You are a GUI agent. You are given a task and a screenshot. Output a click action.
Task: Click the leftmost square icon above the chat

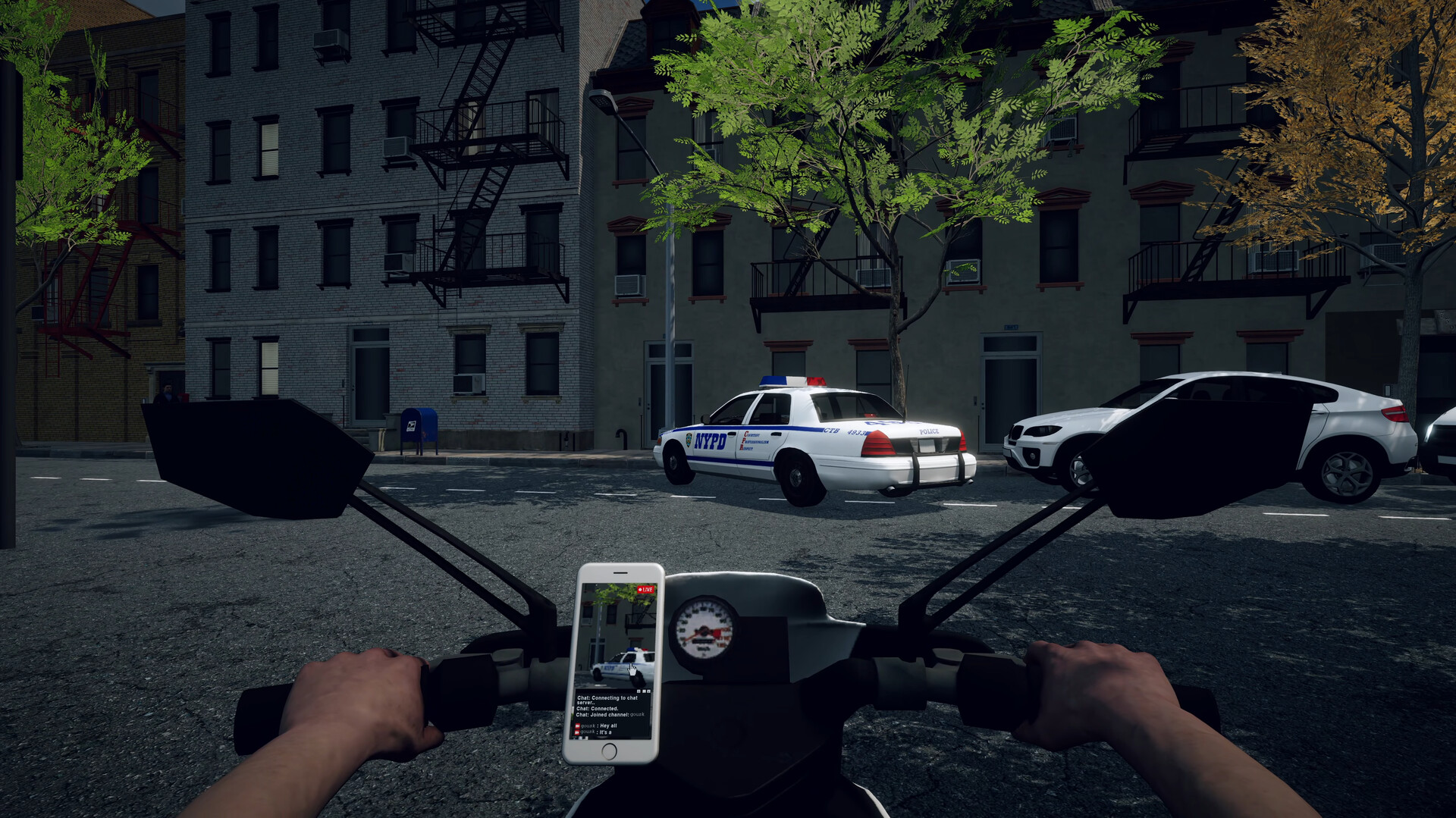pyautogui.click(x=639, y=691)
